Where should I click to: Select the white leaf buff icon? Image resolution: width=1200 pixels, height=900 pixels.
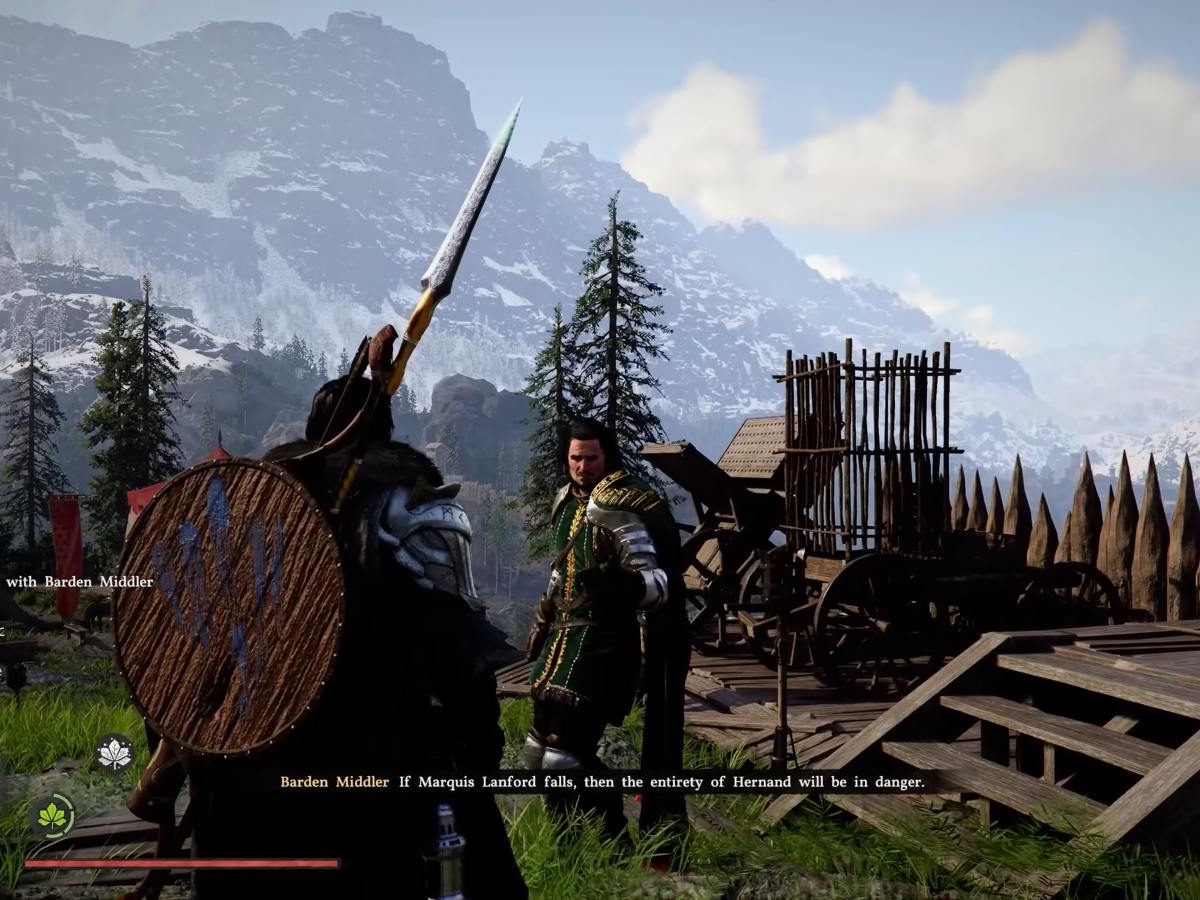point(114,753)
